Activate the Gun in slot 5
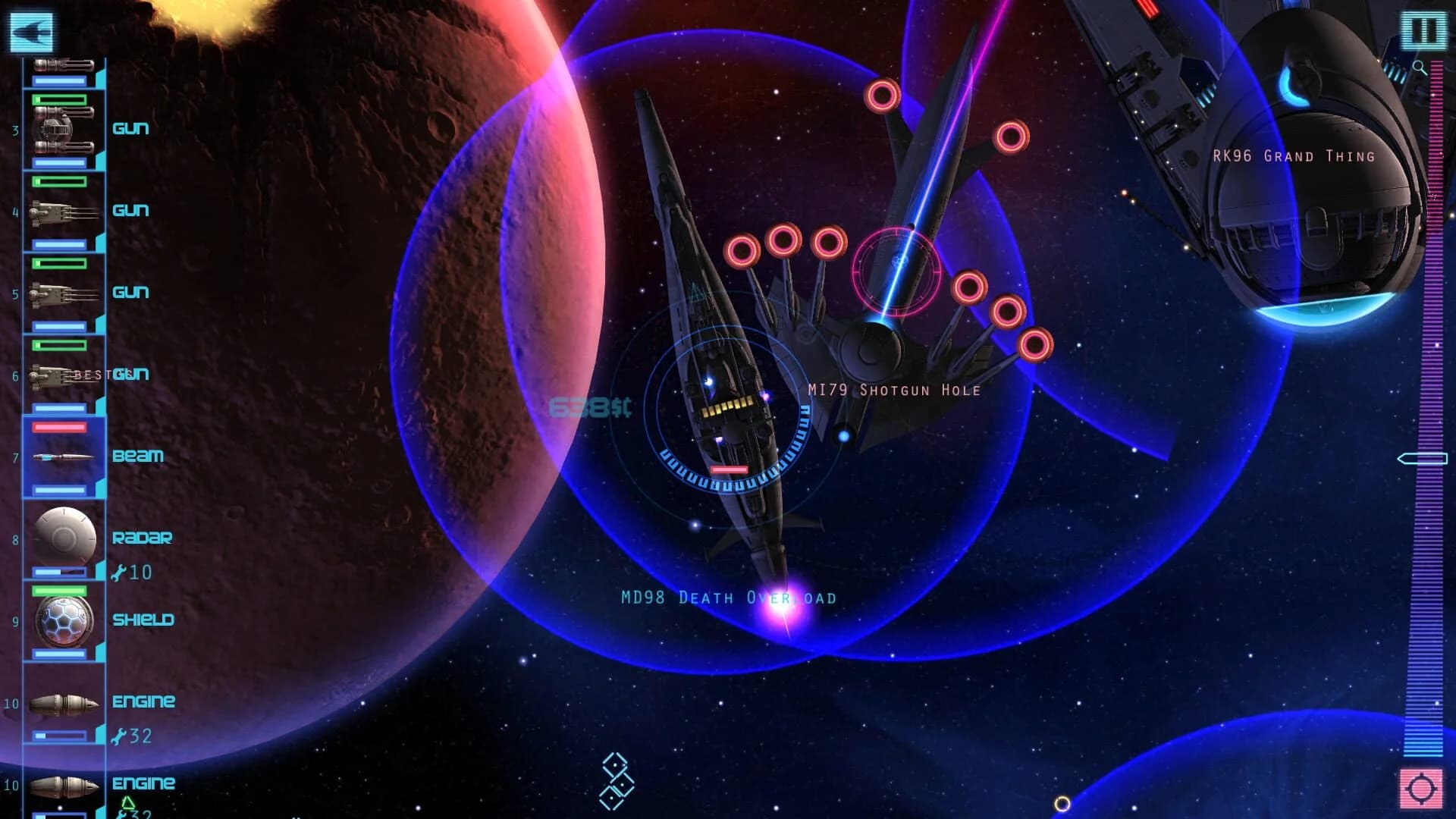 click(x=64, y=293)
